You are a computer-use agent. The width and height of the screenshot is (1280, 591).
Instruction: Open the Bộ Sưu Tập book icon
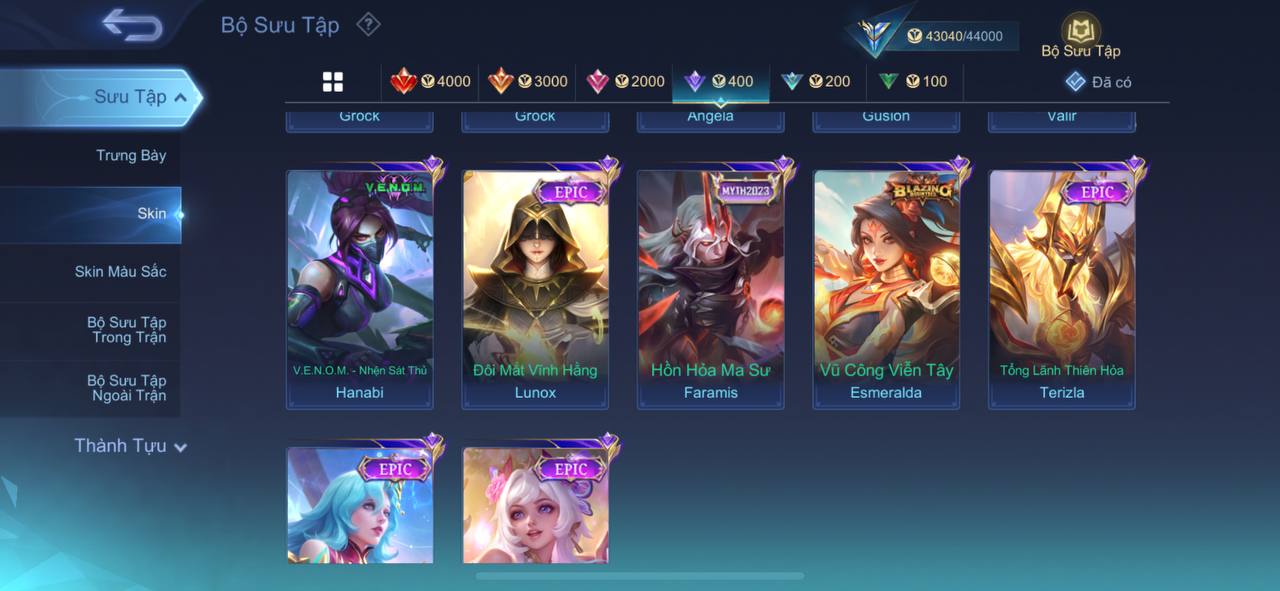pos(1080,35)
